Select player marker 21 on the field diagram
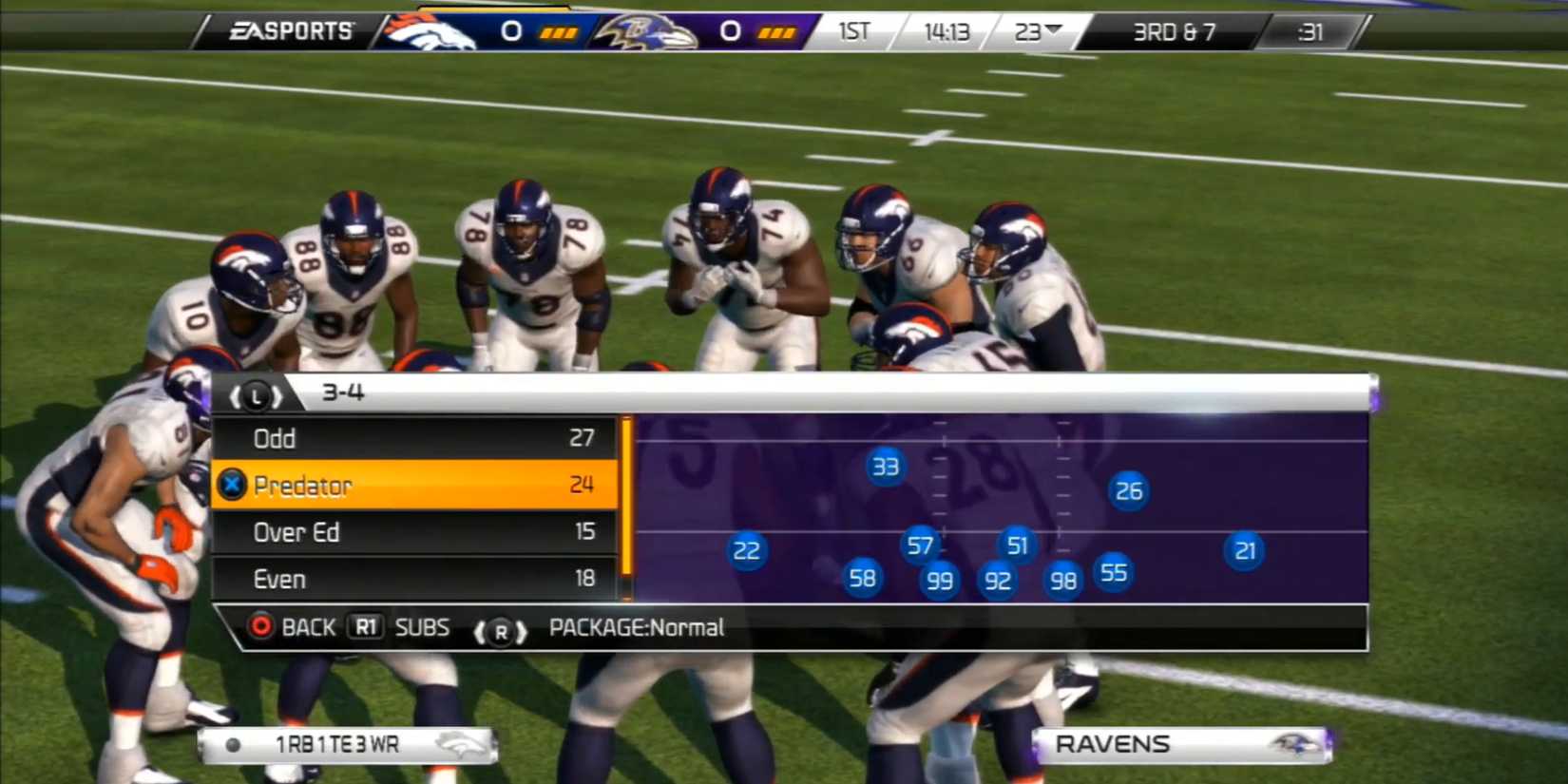This screenshot has height=784, width=1568. tap(1246, 550)
